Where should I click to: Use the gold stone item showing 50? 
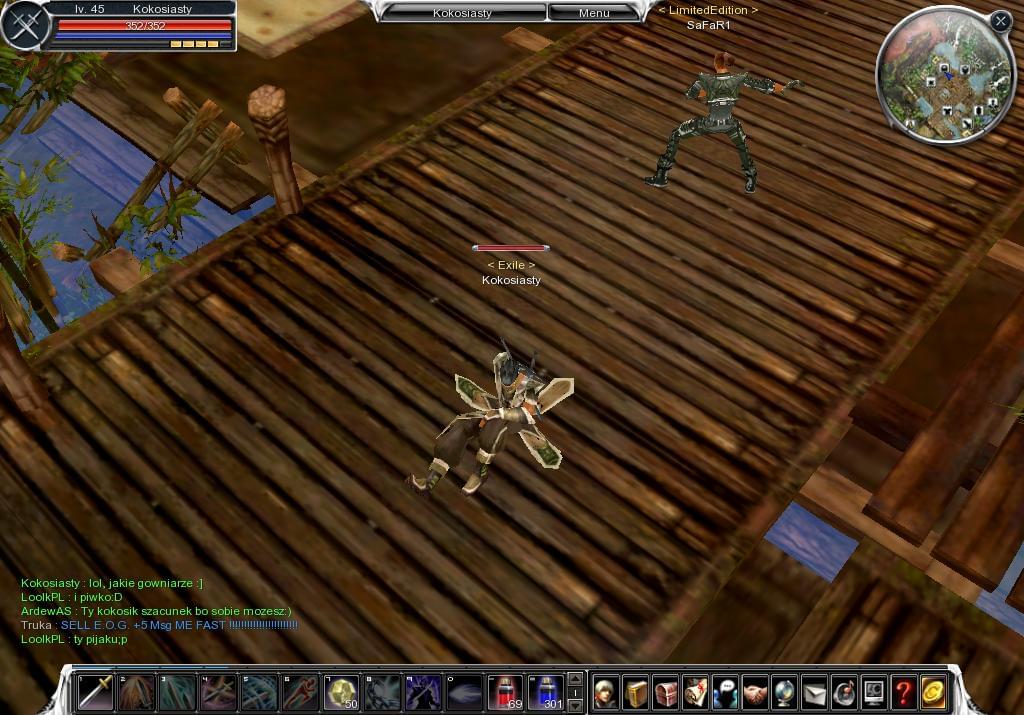tap(342, 691)
